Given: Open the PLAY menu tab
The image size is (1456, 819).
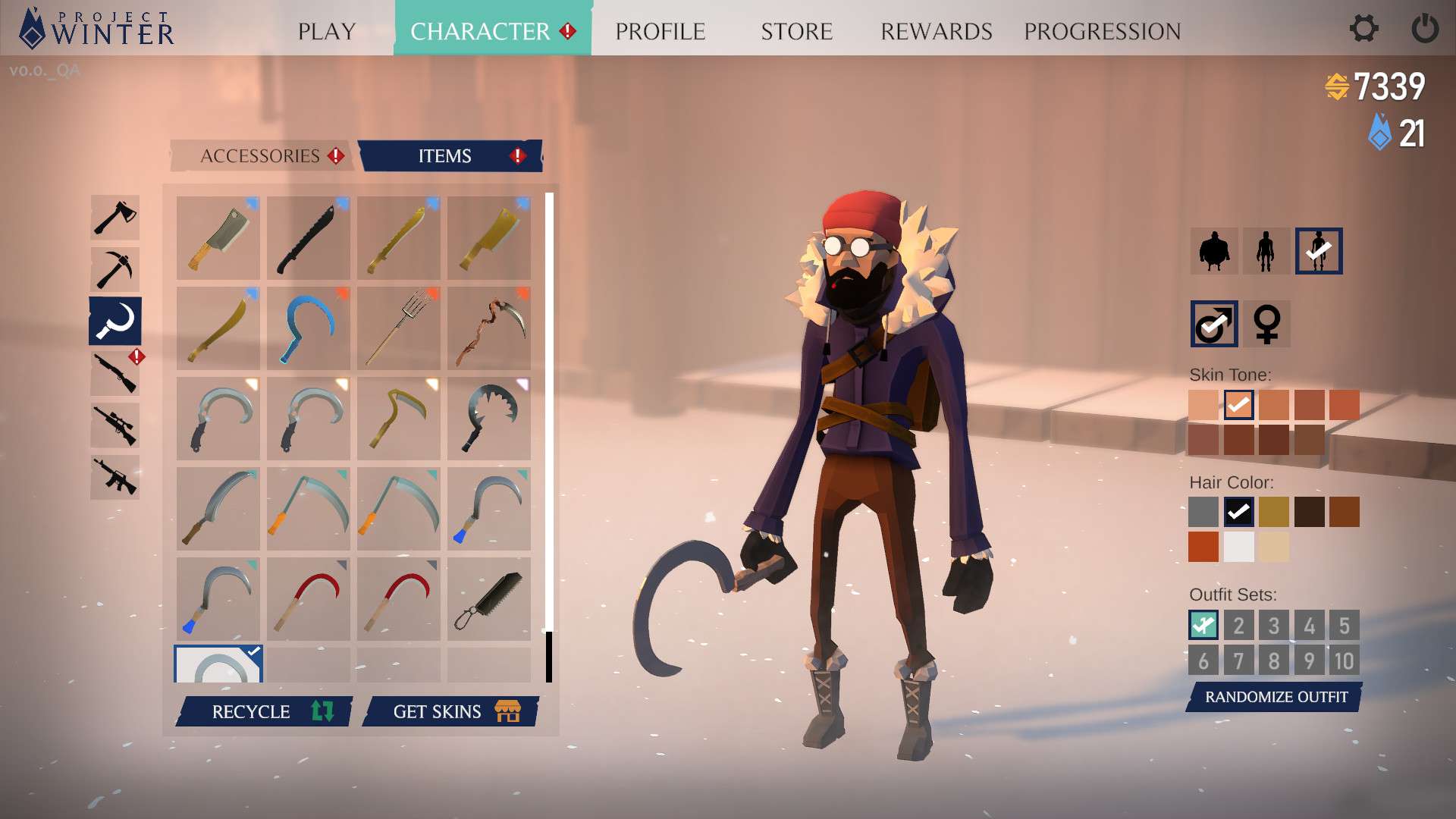Looking at the screenshot, I should pos(327,31).
